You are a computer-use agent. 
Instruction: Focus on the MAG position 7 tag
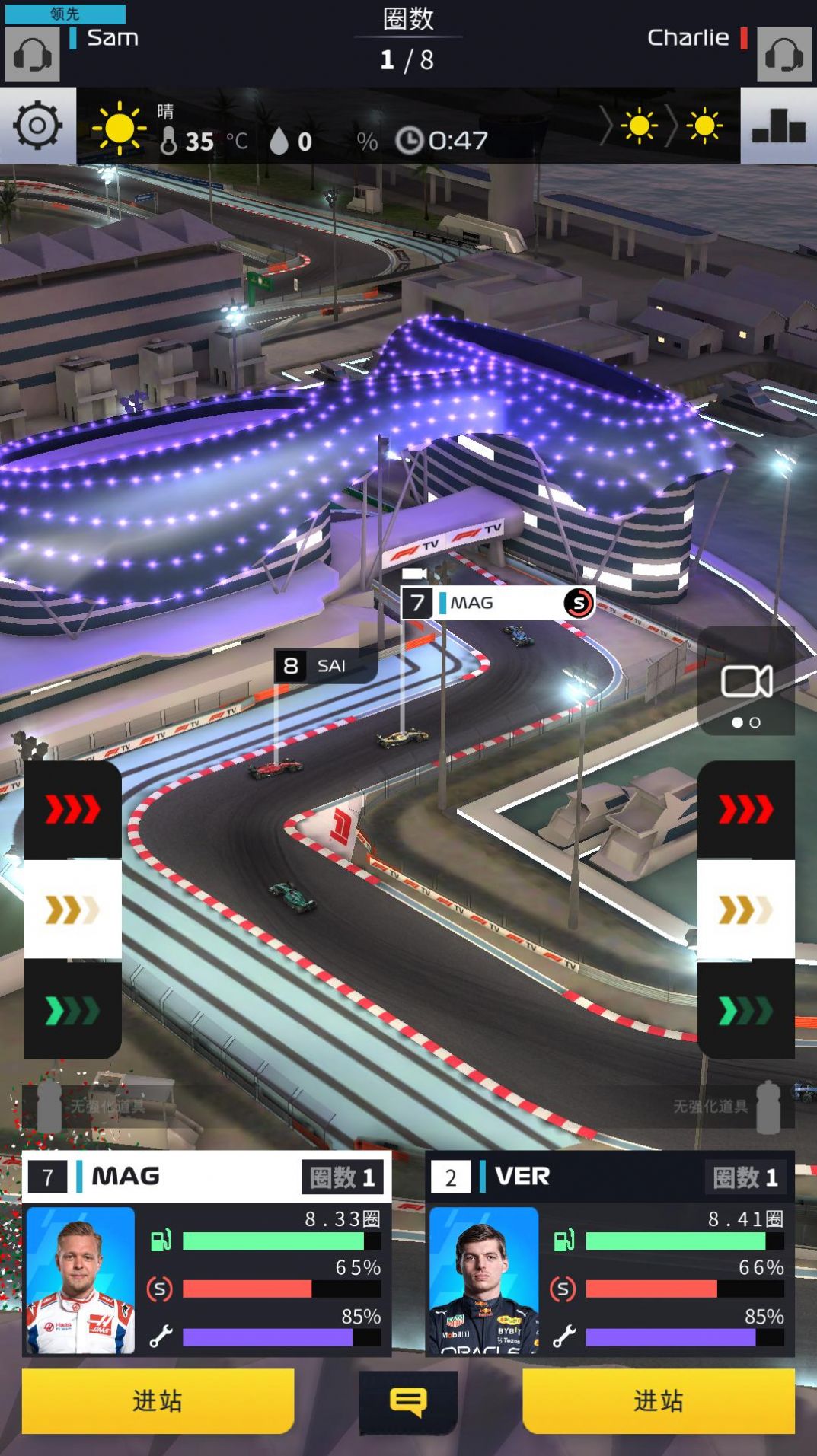tap(497, 603)
